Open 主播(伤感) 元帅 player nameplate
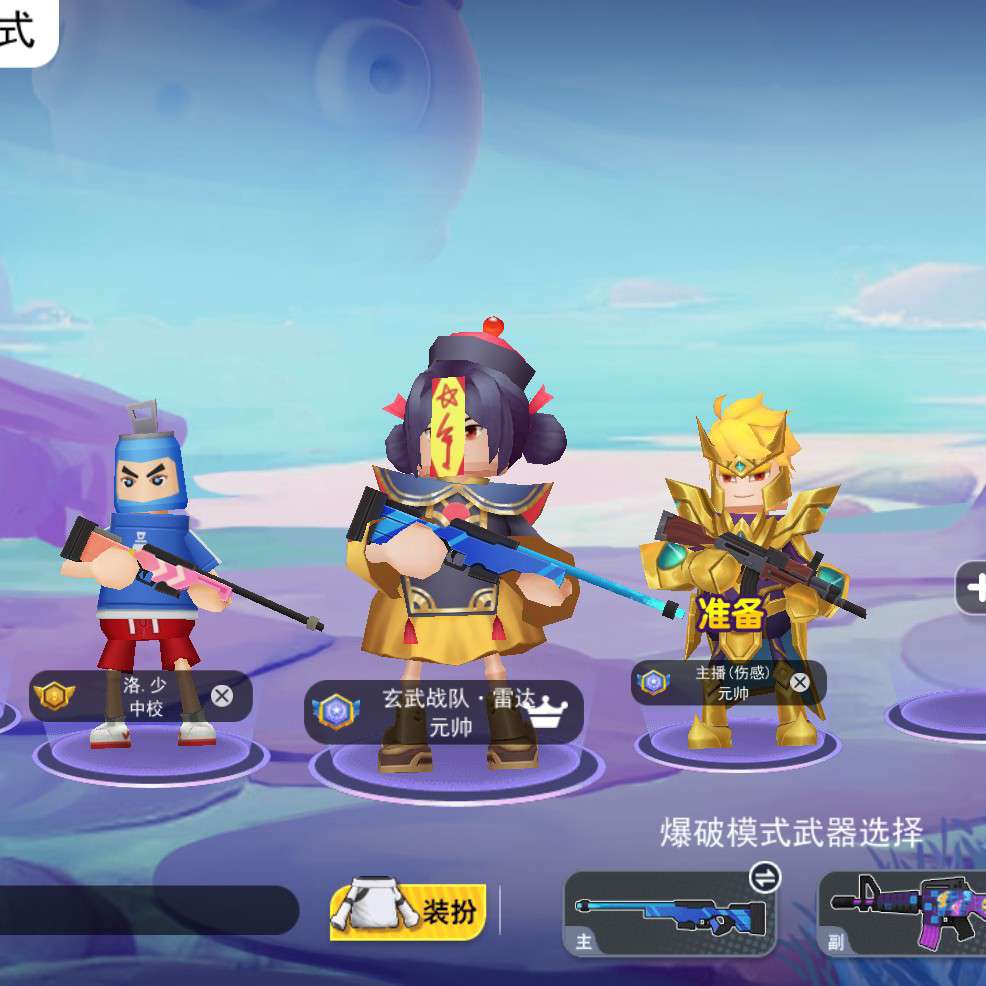 (x=722, y=682)
